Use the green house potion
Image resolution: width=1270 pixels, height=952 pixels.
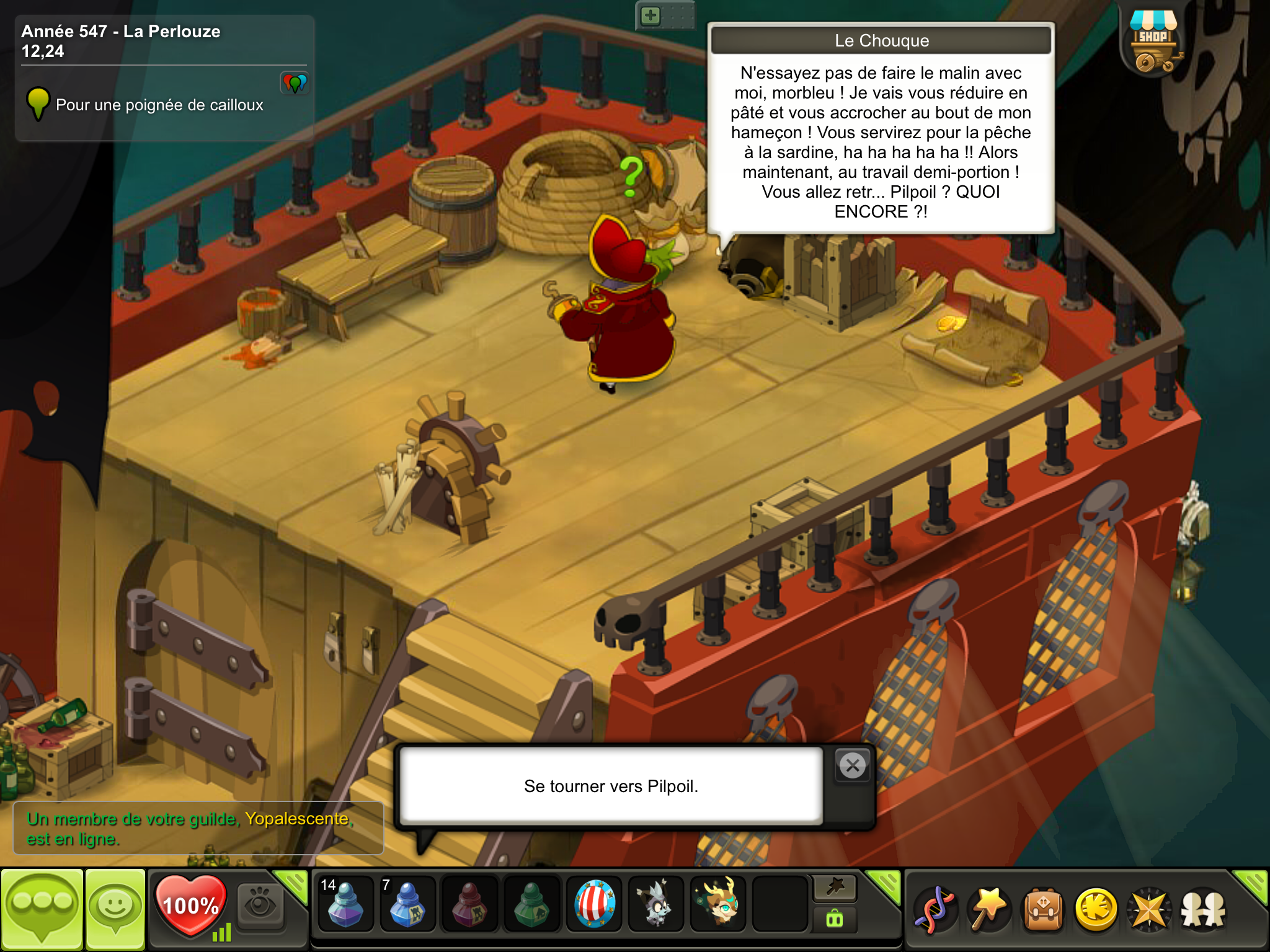coord(531,905)
